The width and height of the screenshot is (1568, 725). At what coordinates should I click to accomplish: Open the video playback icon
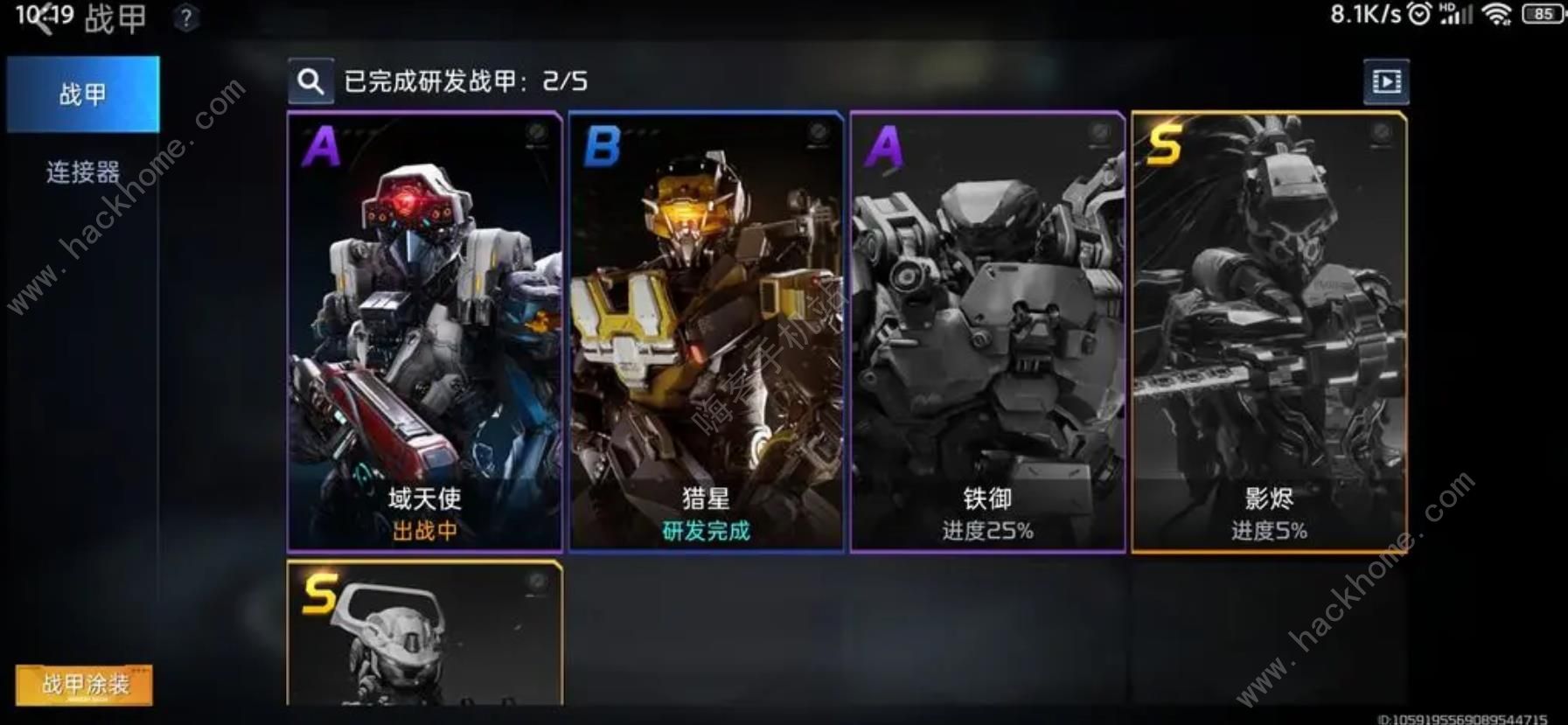click(1386, 82)
